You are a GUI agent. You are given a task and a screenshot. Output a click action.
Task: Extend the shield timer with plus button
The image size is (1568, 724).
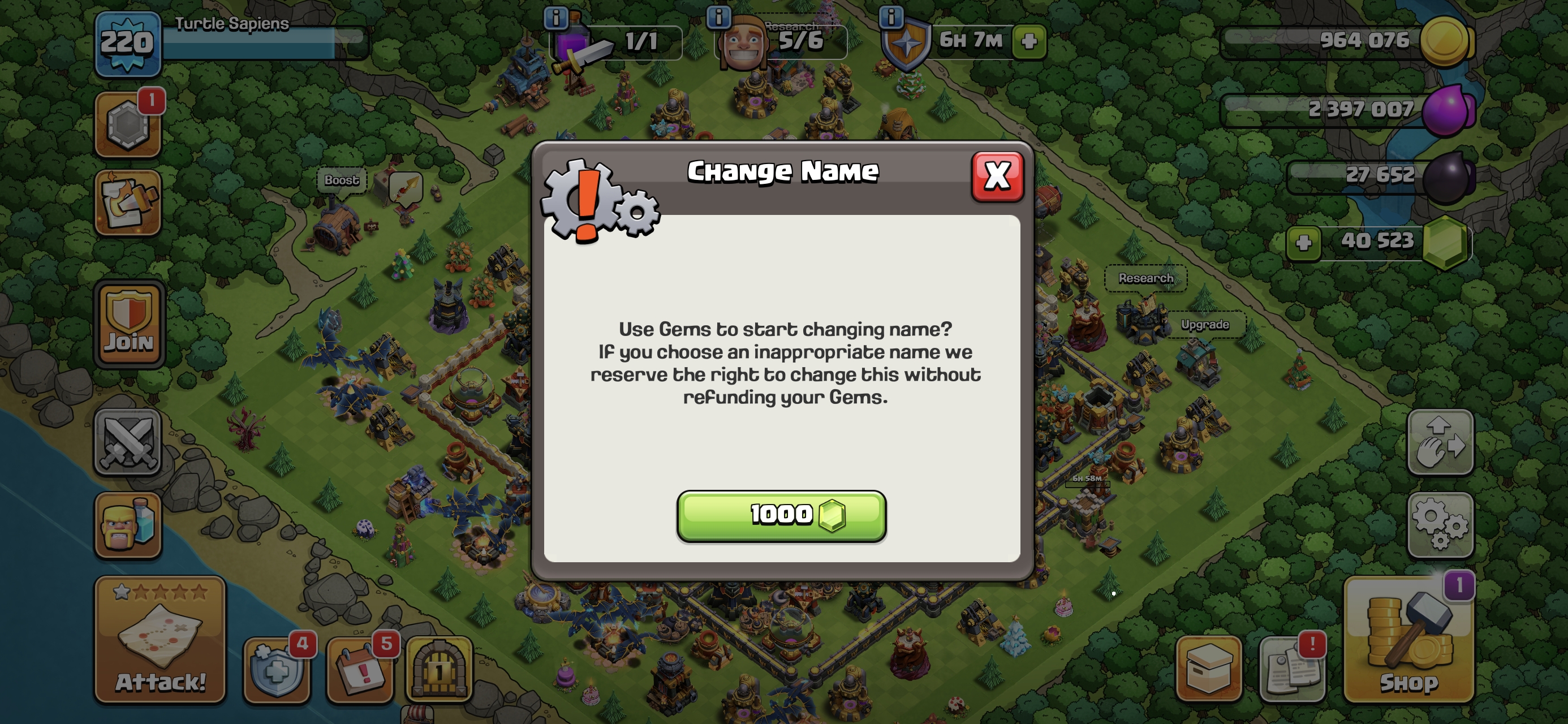[1029, 41]
